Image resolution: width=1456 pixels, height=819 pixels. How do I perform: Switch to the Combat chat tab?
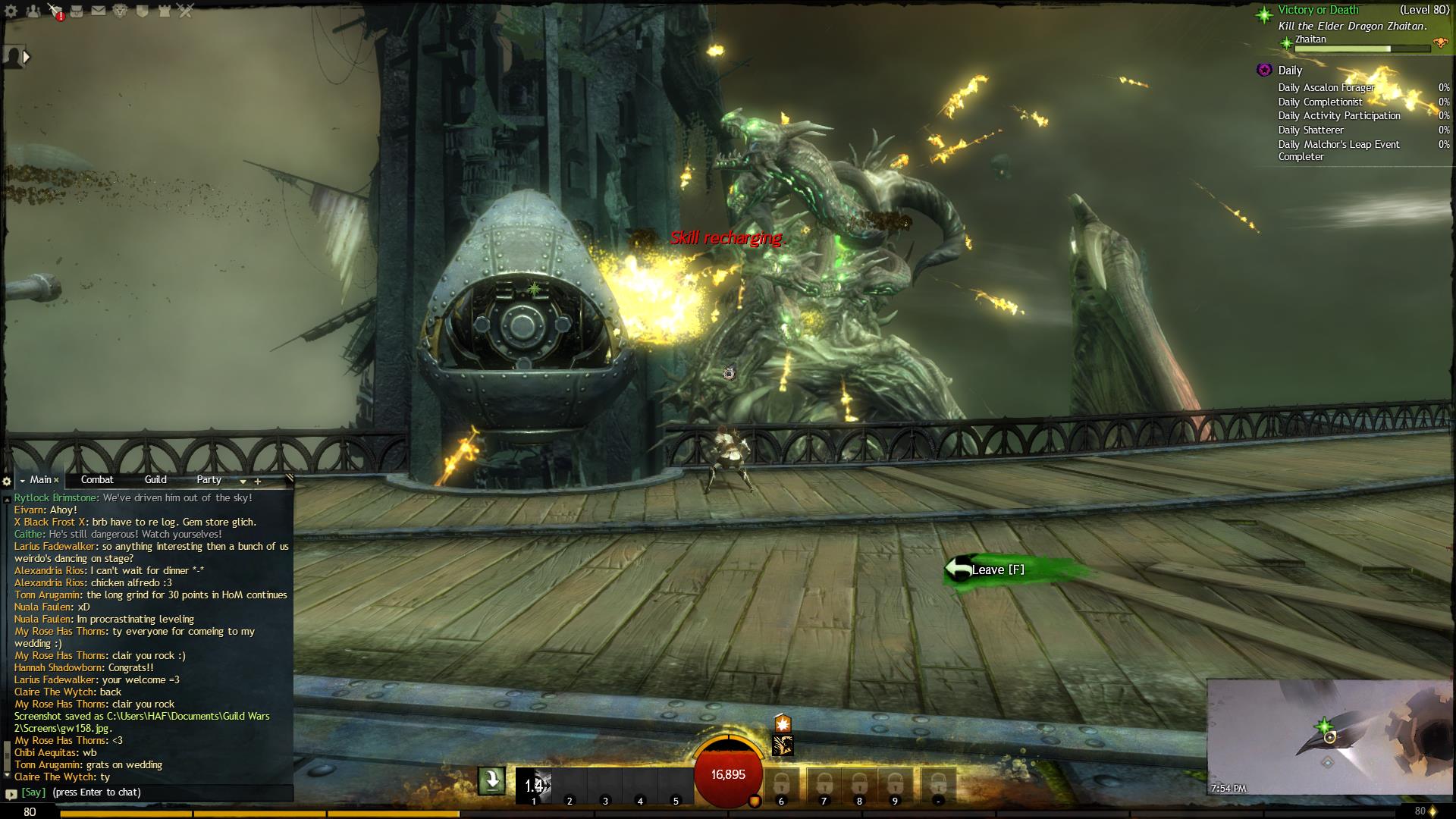(97, 480)
